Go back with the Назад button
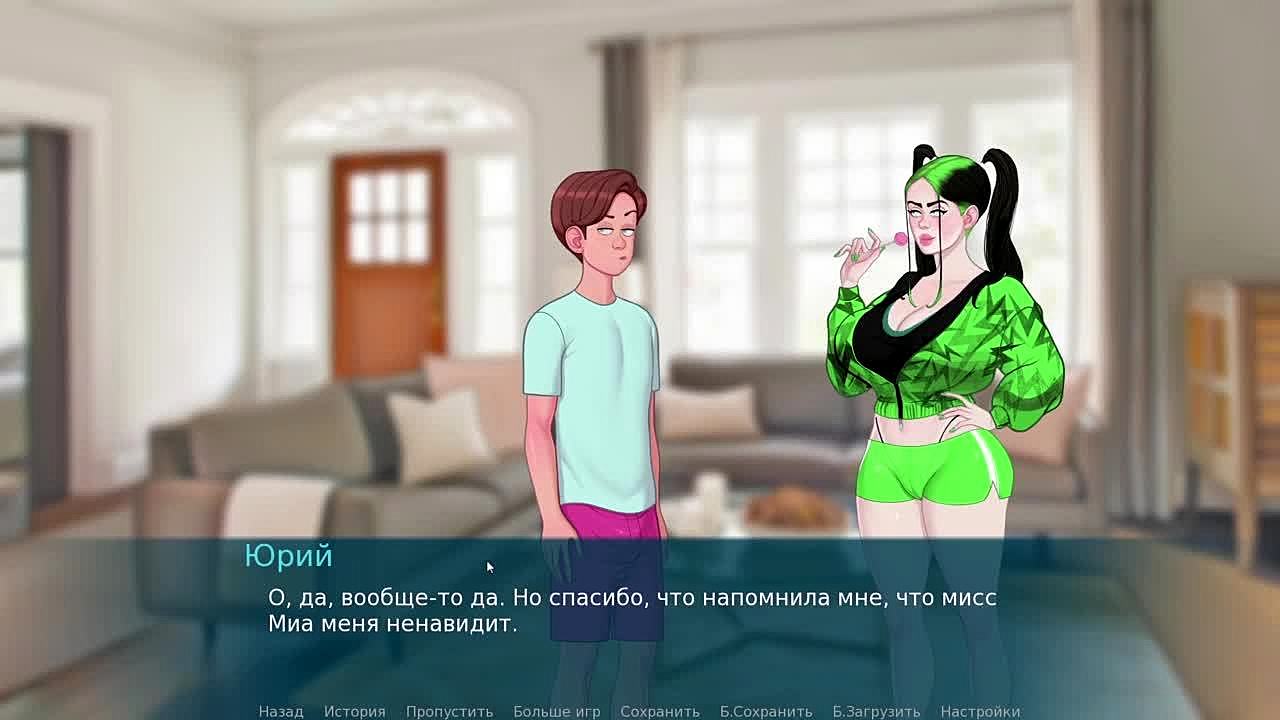Image resolution: width=1280 pixels, height=720 pixels. (281, 711)
